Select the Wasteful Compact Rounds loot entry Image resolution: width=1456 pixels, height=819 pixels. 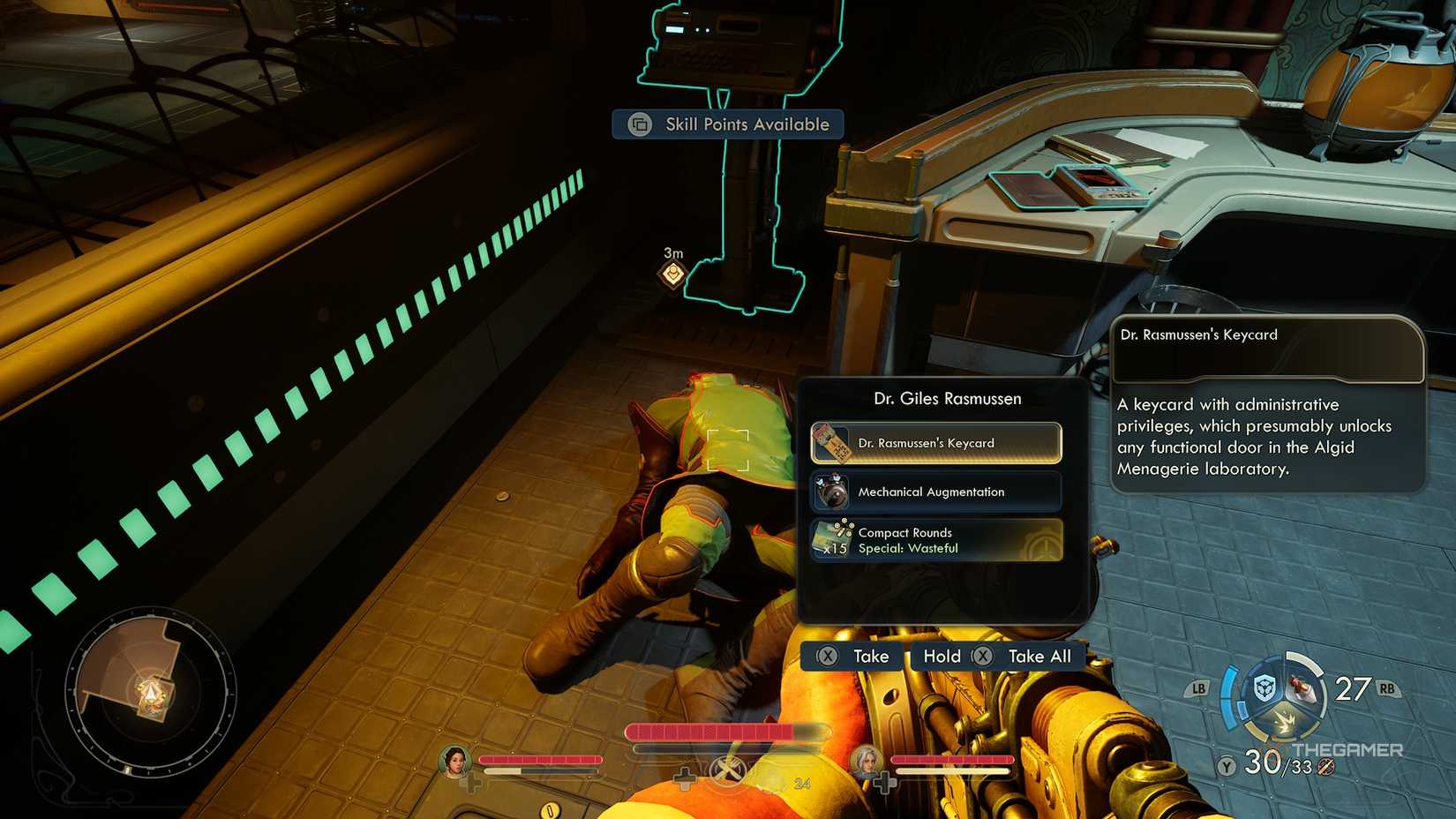pyautogui.click(x=935, y=540)
